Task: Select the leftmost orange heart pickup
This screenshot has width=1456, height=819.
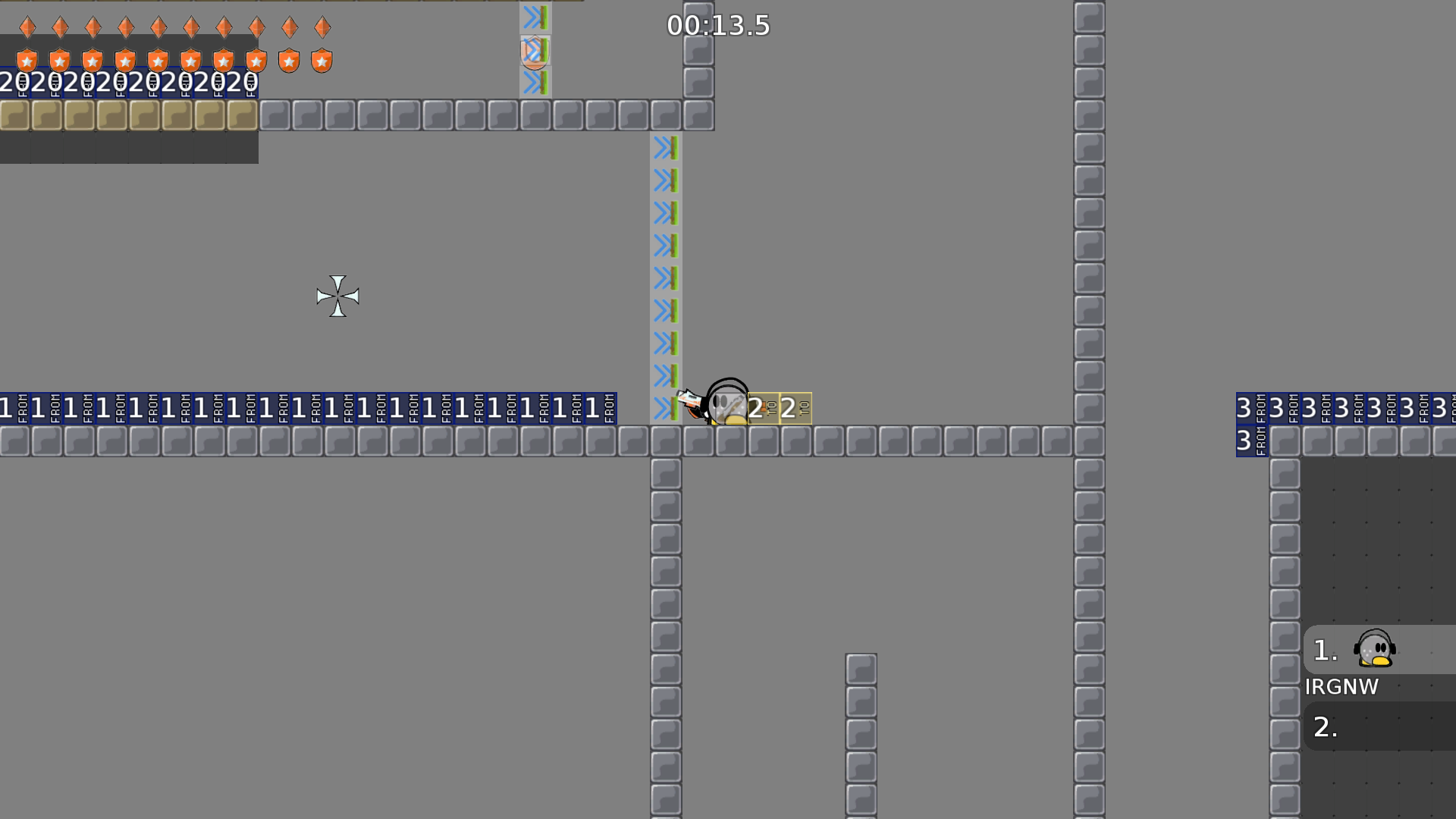Action: point(27,27)
